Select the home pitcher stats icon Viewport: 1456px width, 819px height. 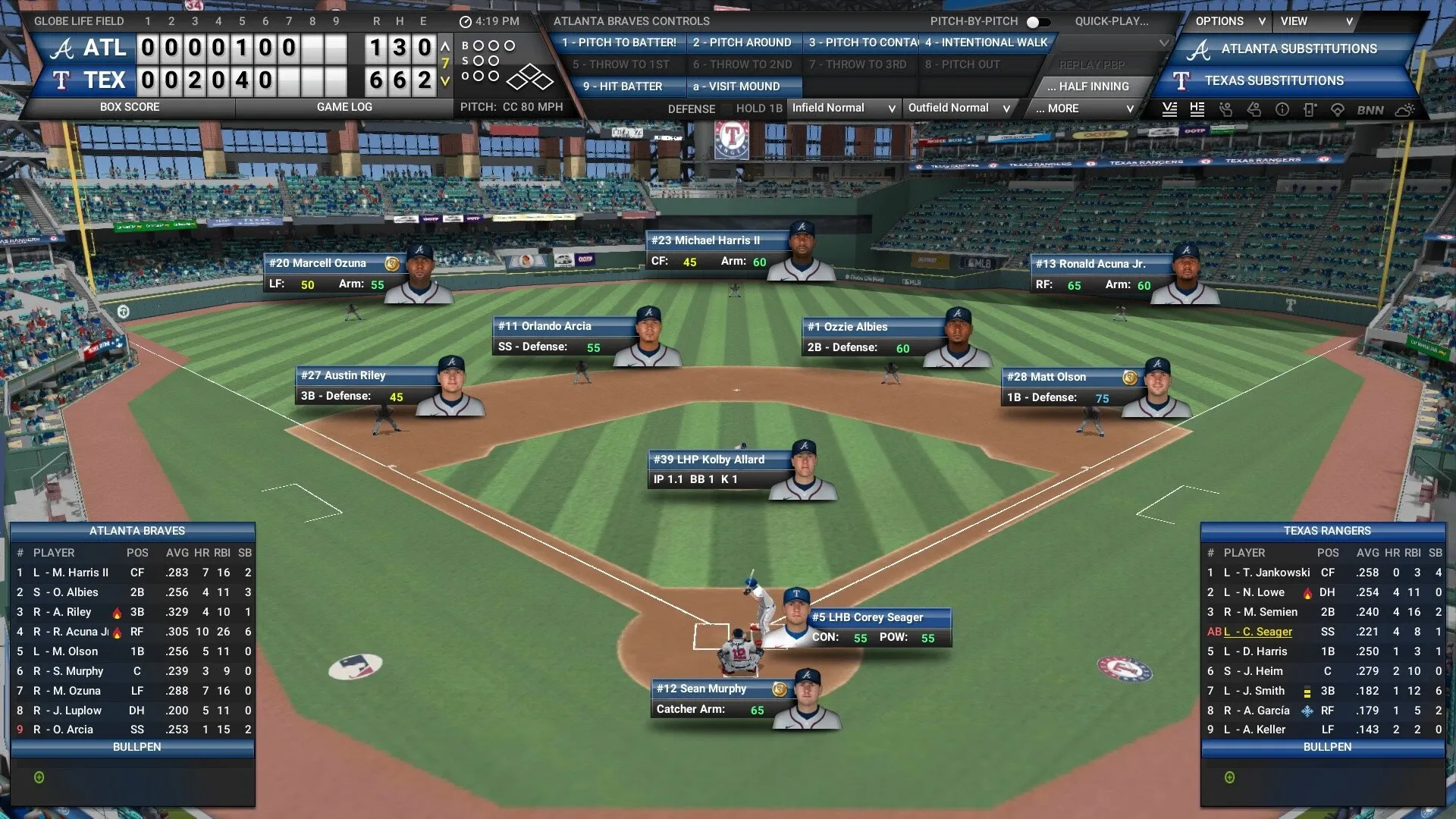click(1254, 109)
